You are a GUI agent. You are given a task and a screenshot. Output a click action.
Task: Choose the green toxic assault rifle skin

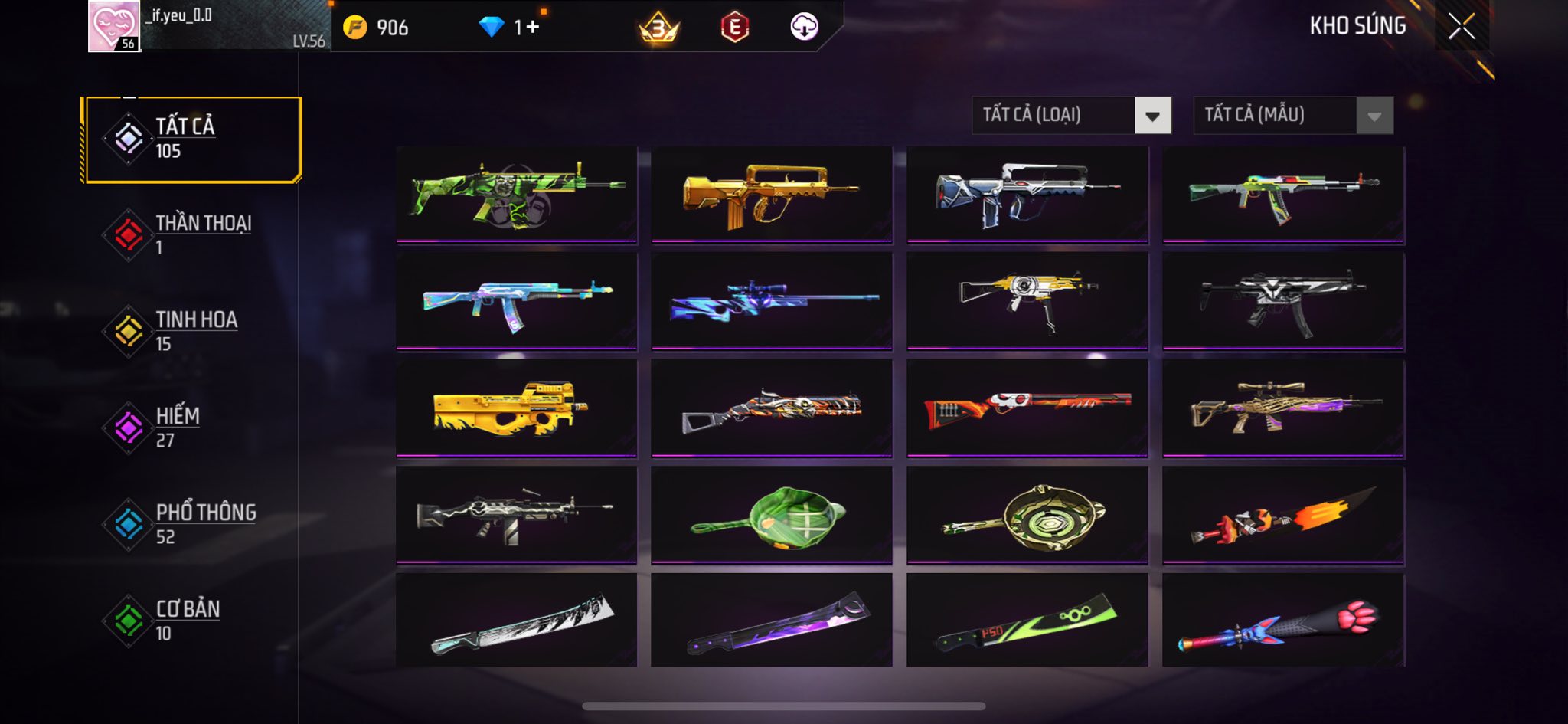coord(516,195)
